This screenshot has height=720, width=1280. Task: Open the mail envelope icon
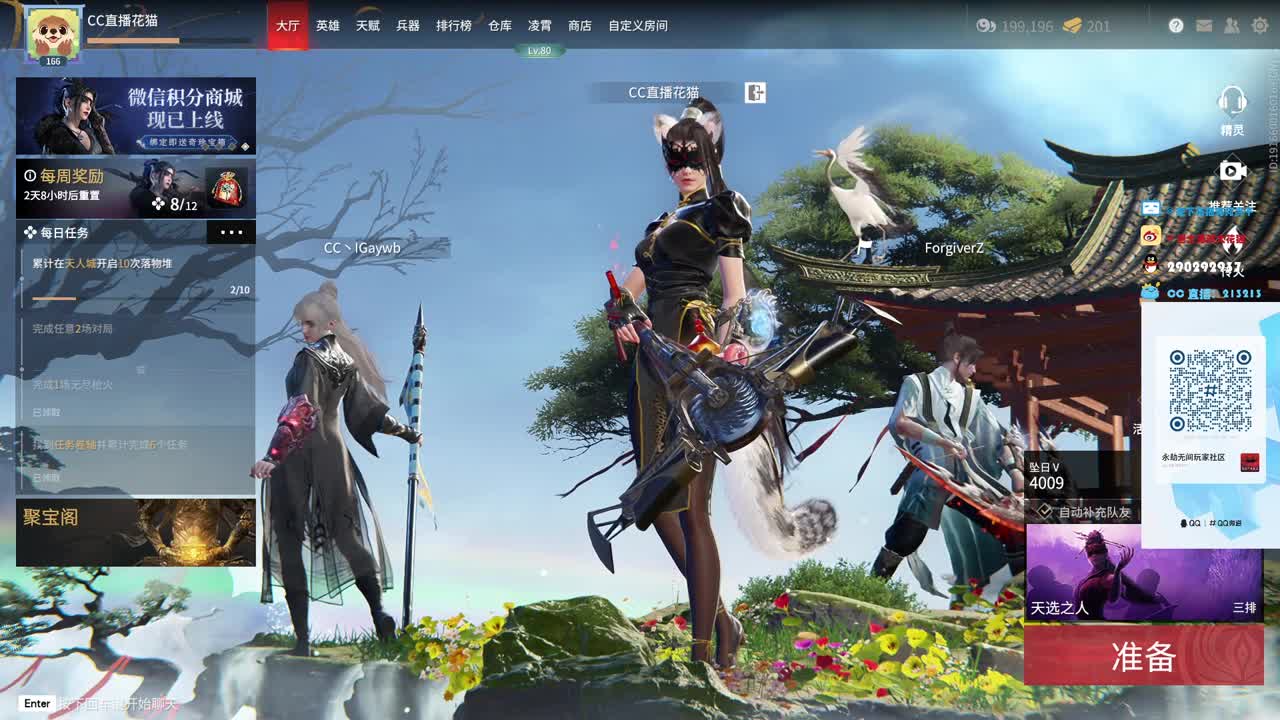click(x=1203, y=27)
